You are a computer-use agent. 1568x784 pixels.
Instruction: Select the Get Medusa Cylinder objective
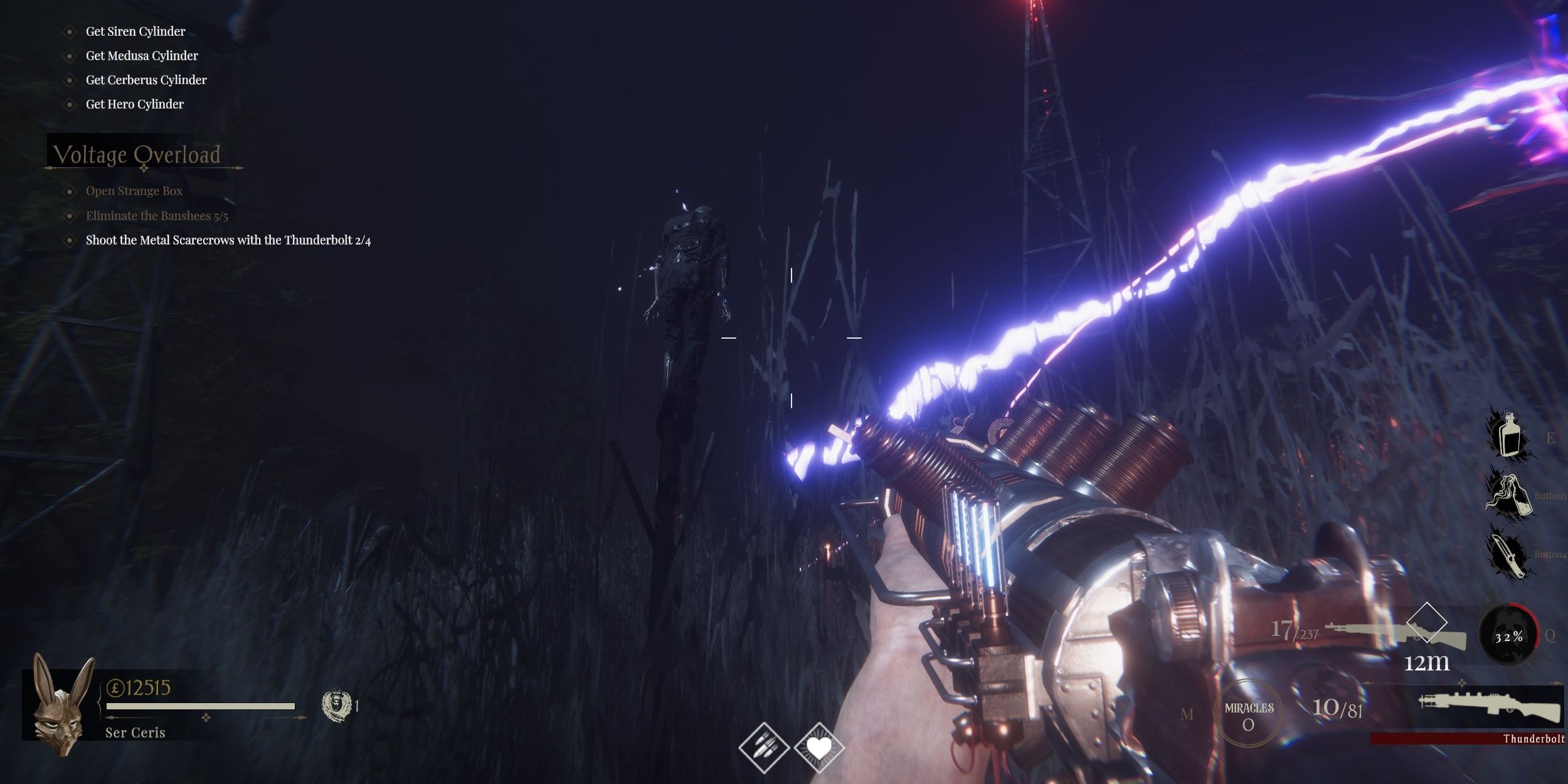coord(142,56)
